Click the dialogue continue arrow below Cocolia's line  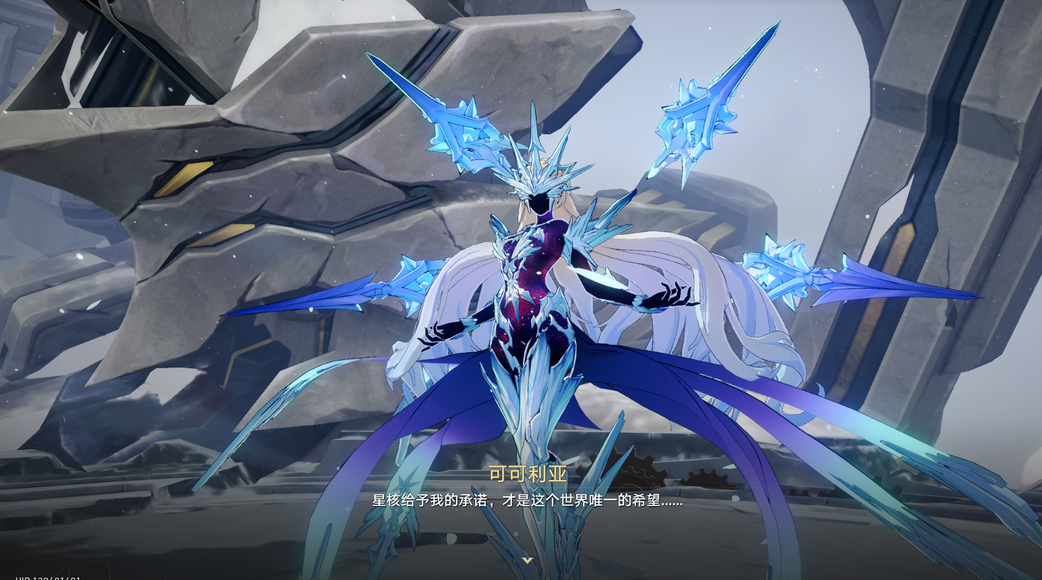(x=527, y=560)
